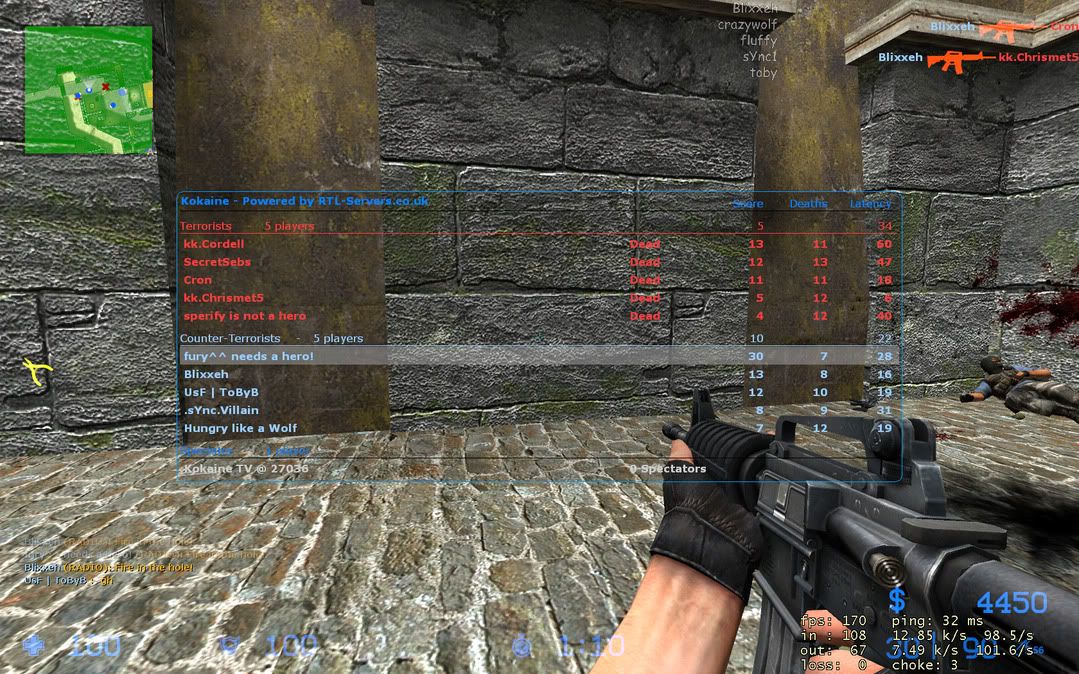Choose the SecretSebs player row
The image size is (1079, 674).
point(217,262)
